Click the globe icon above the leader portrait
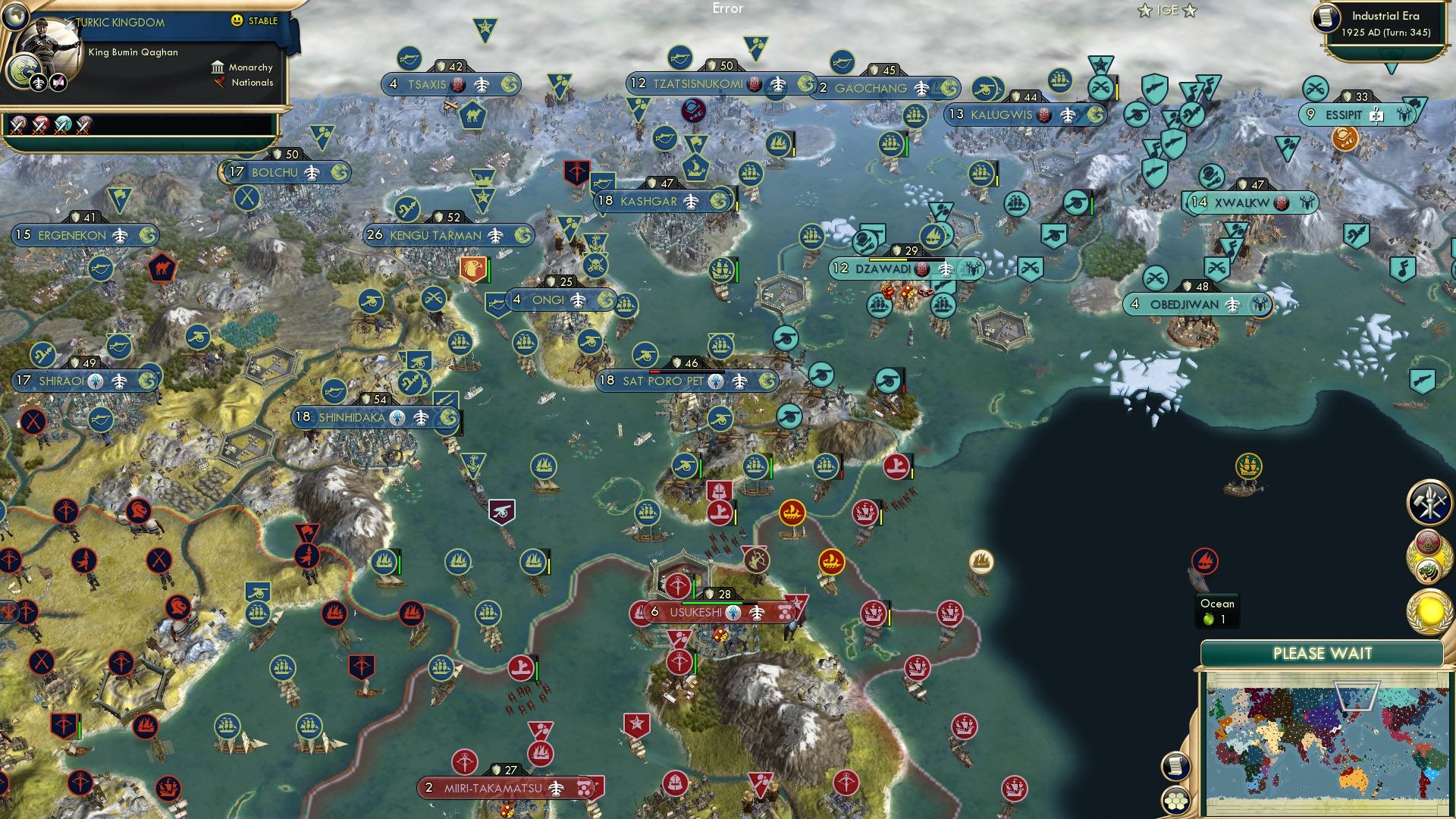Viewport: 1456px width, 819px height. click(x=15, y=17)
